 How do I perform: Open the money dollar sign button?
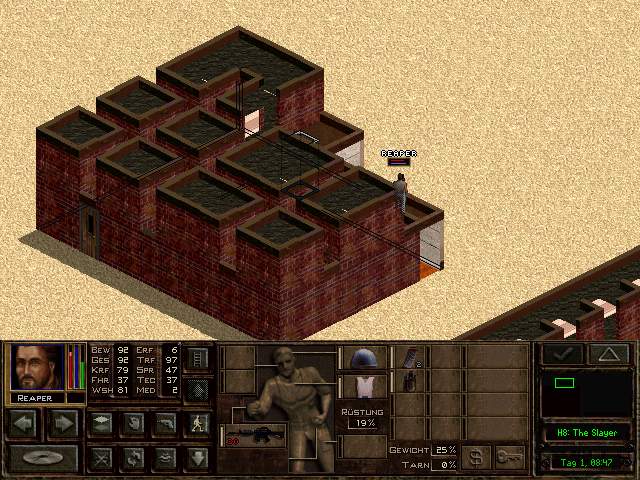[476, 456]
